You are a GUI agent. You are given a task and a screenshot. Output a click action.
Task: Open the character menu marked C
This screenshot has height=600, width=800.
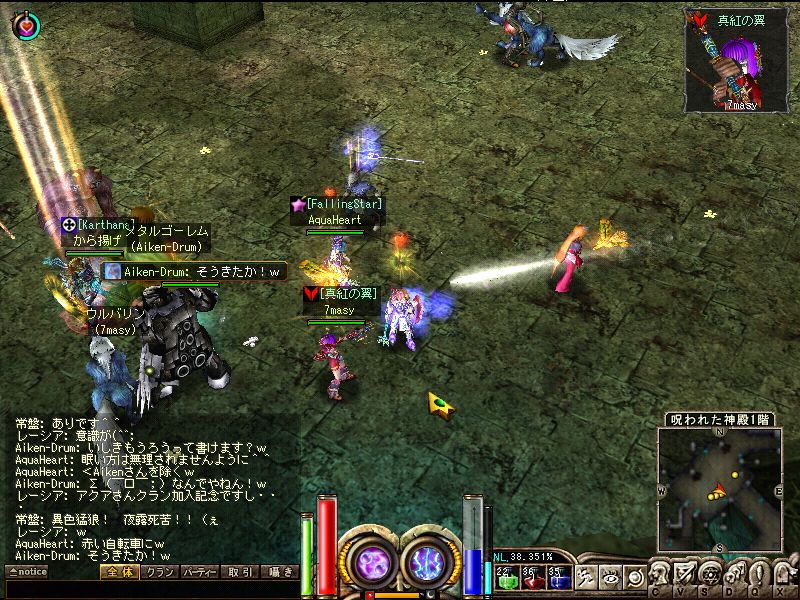(x=657, y=577)
